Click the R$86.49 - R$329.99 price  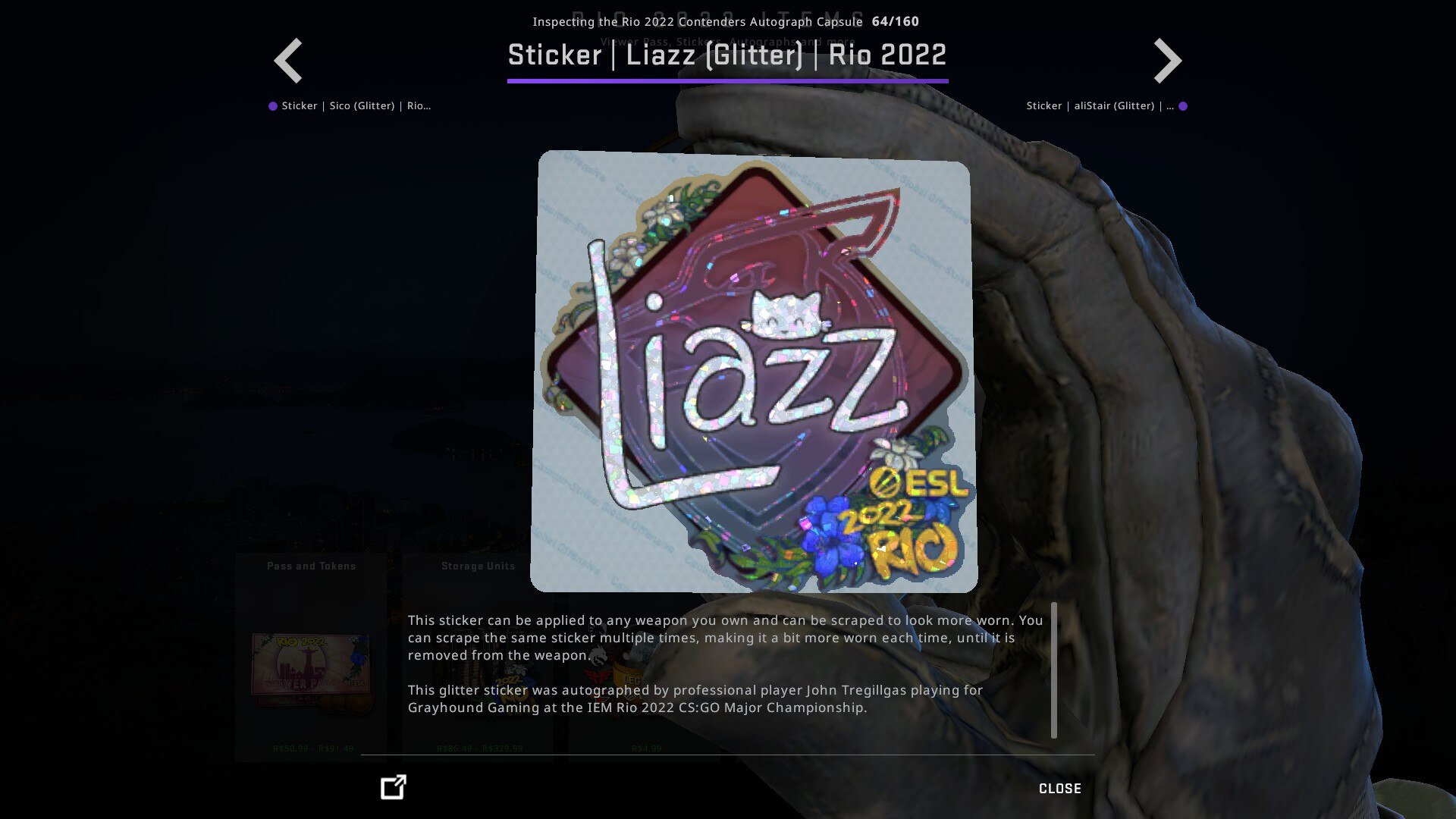[x=479, y=747]
